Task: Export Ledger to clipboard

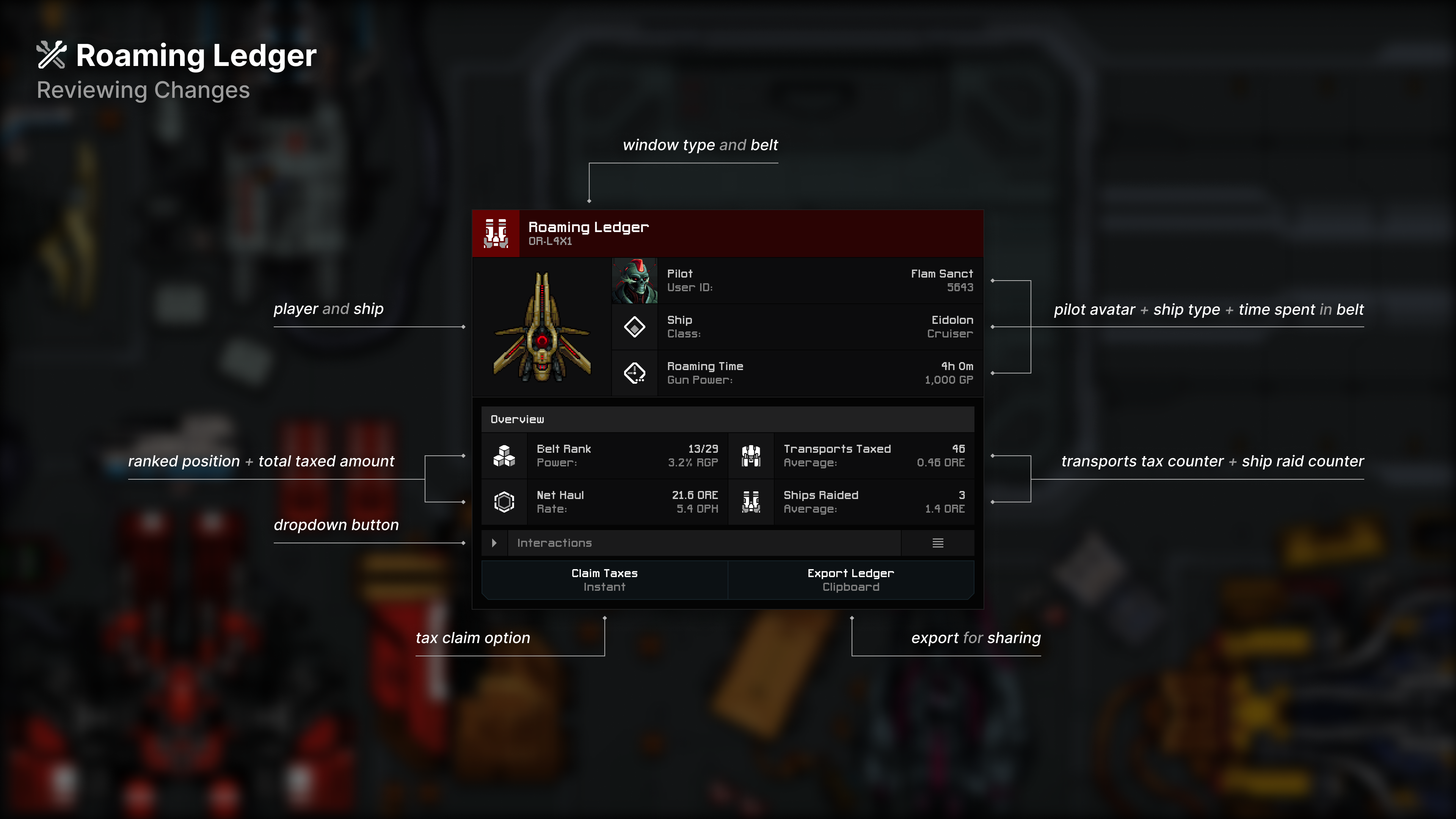Action: click(850, 580)
